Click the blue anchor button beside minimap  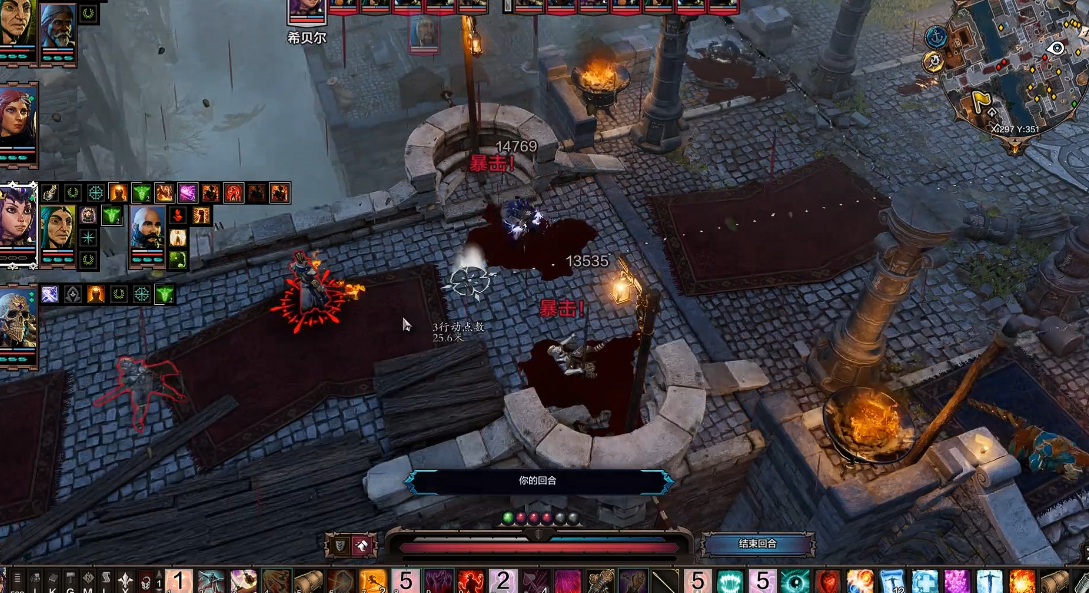tap(936, 36)
